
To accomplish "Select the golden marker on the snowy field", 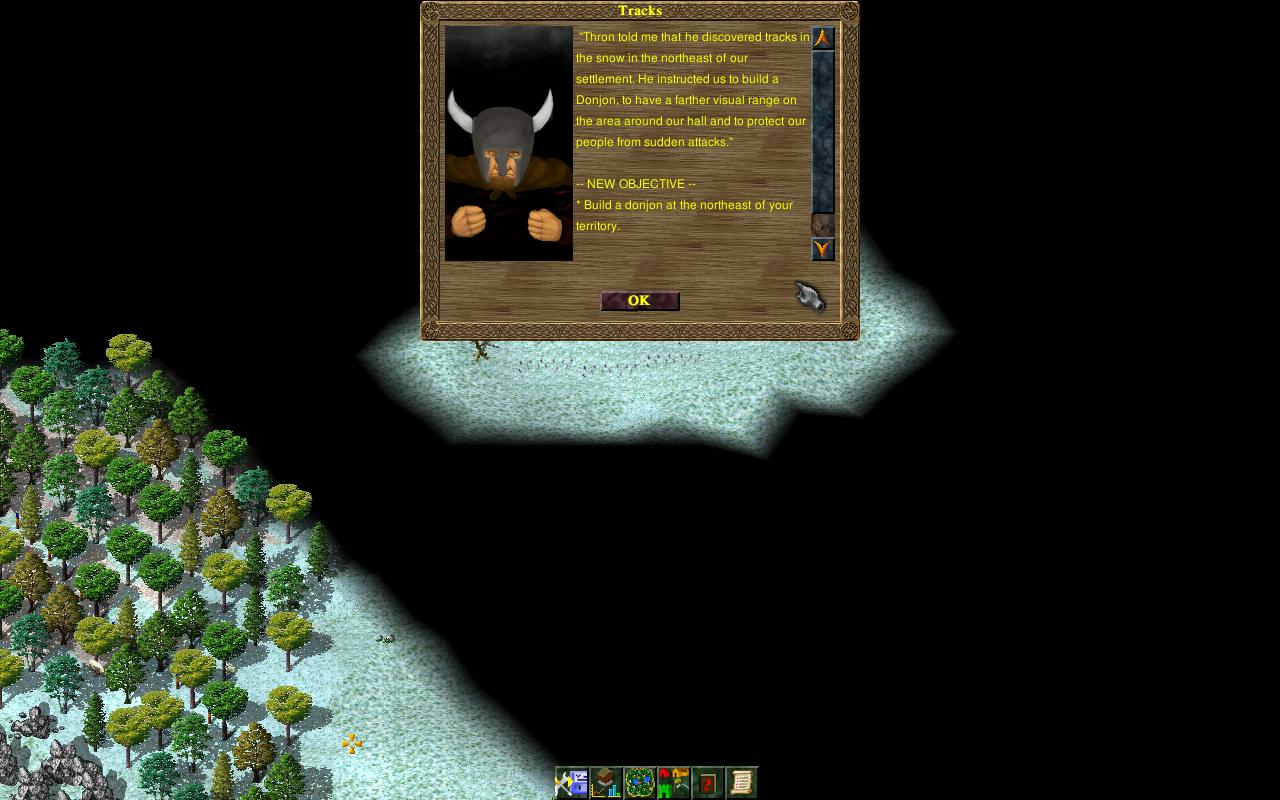I will (x=350, y=742).
